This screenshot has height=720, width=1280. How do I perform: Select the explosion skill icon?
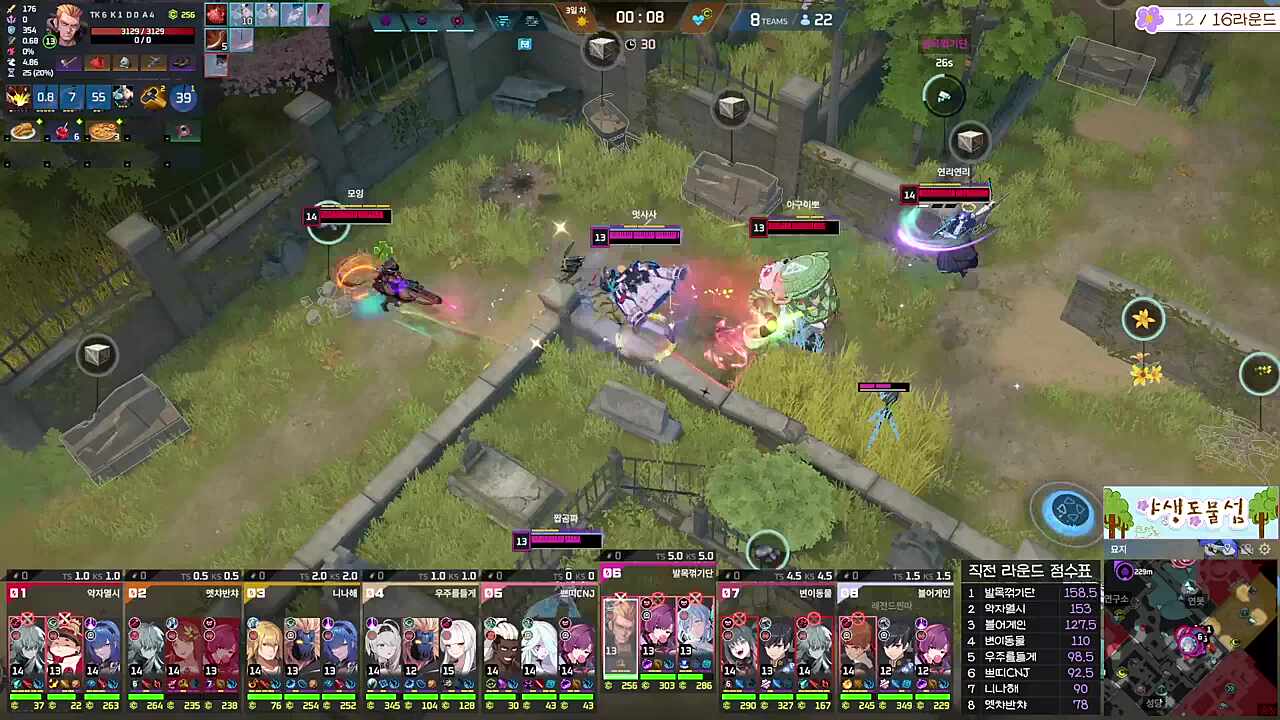pyautogui.click(x=18, y=97)
